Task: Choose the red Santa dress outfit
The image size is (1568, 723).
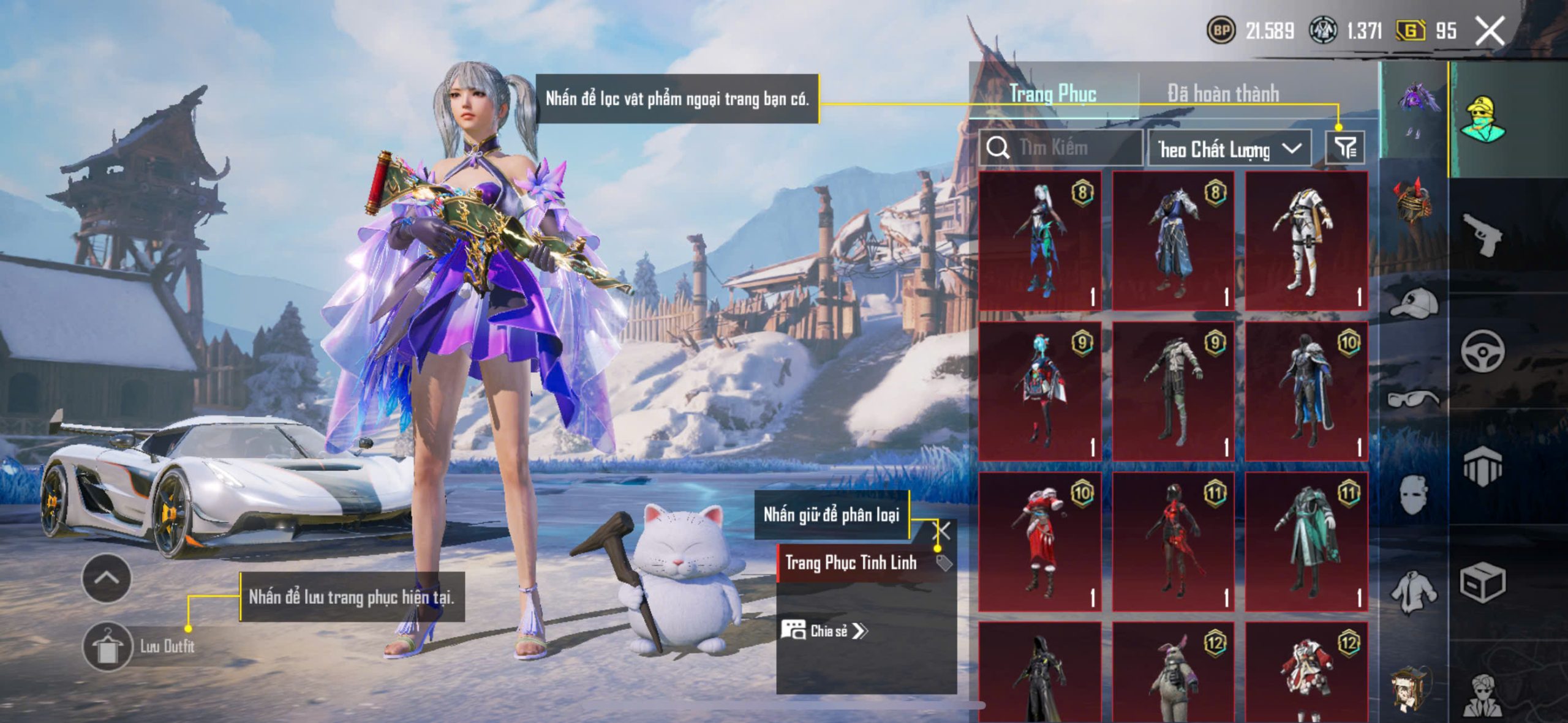Action: point(1040,542)
